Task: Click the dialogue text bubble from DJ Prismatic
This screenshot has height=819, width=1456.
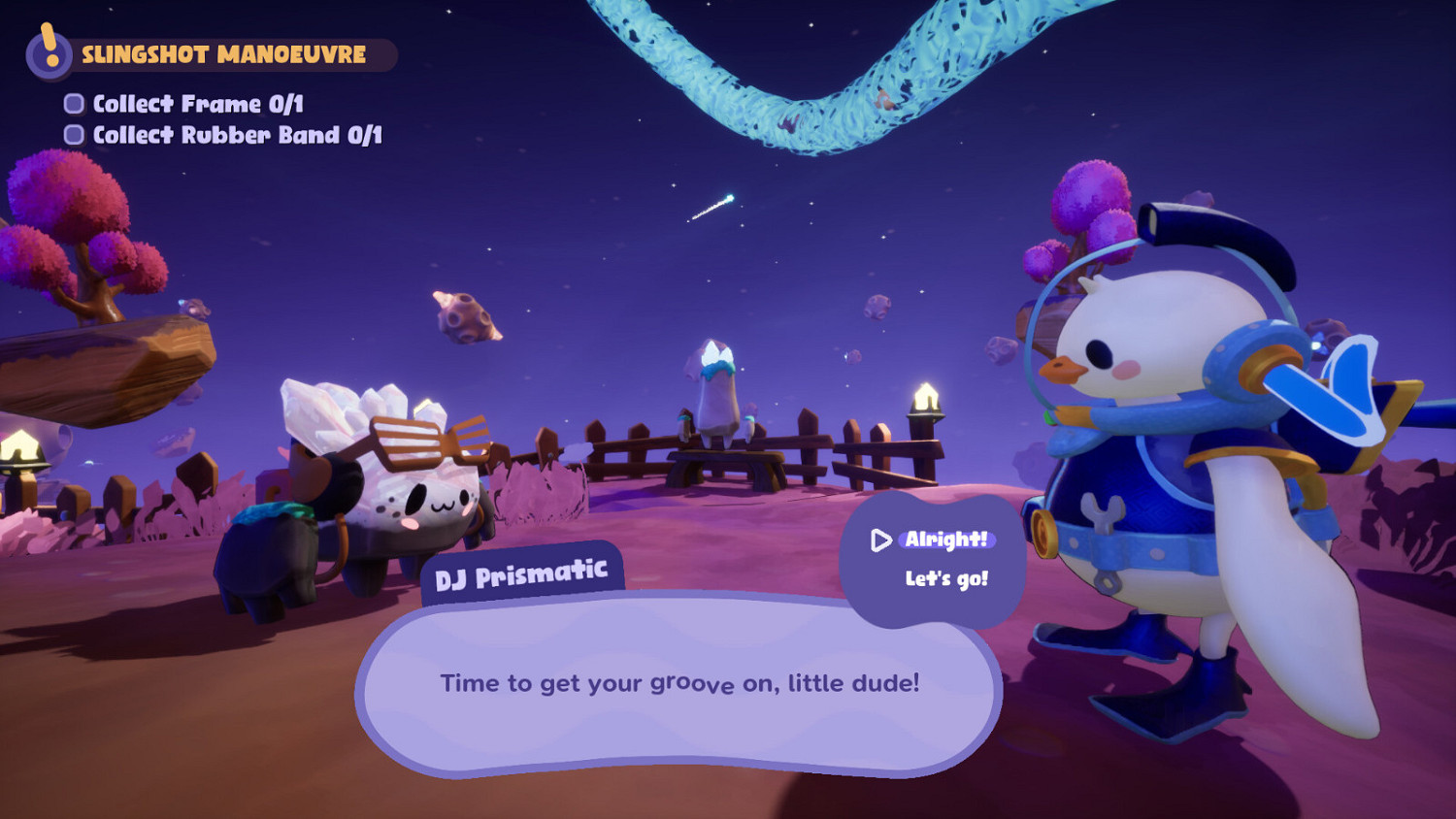Action: (679, 684)
